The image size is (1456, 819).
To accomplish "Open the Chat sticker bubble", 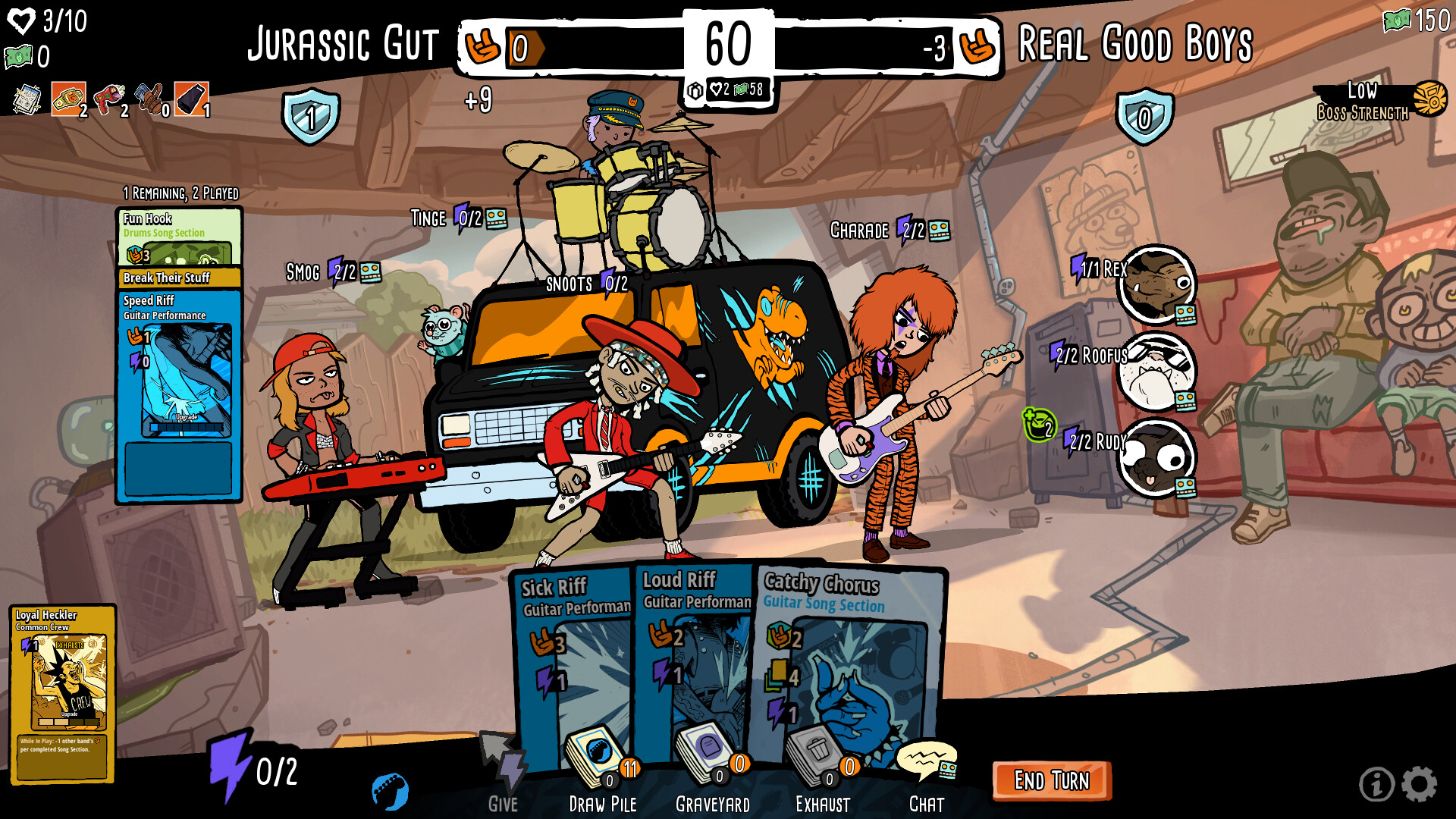I will pyautogui.click(x=927, y=758).
